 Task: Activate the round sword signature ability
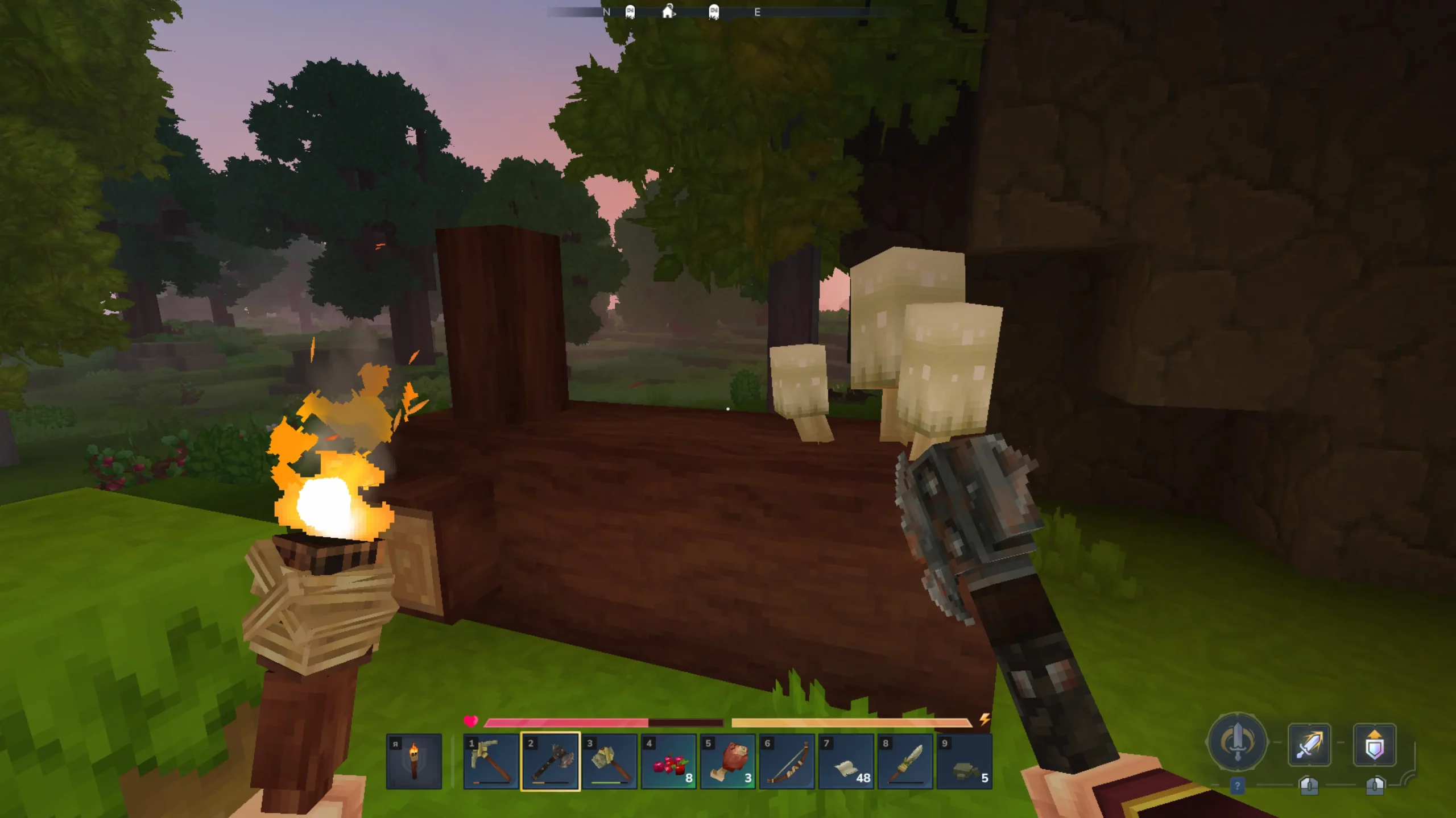click(1236, 742)
